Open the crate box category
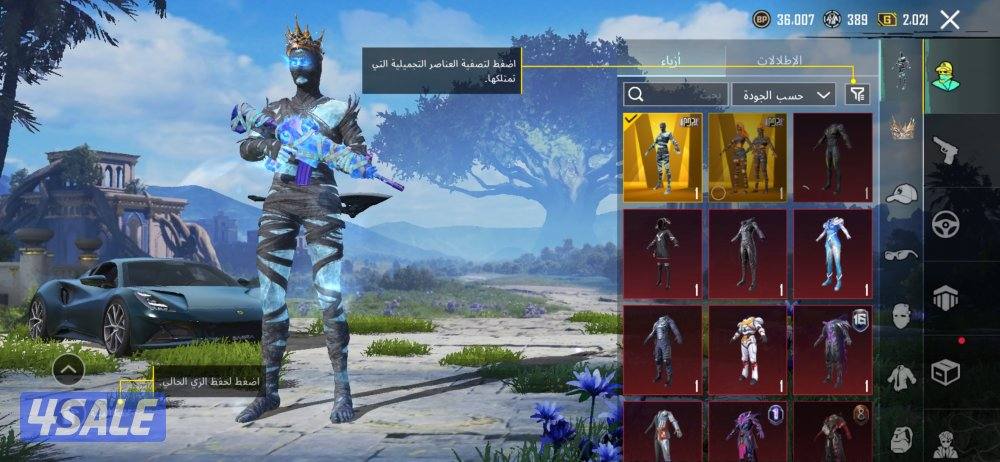1000x462 pixels. click(945, 372)
